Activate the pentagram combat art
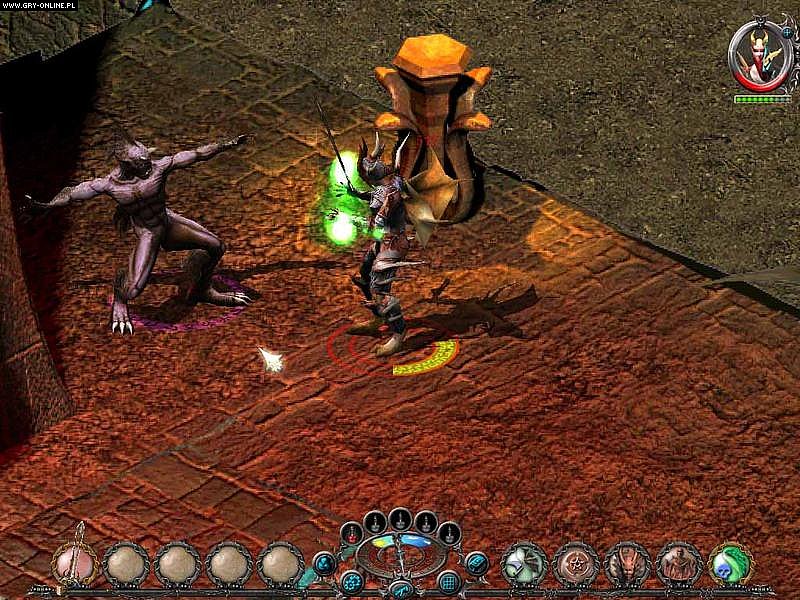Viewport: 800px width, 600px height. point(576,563)
